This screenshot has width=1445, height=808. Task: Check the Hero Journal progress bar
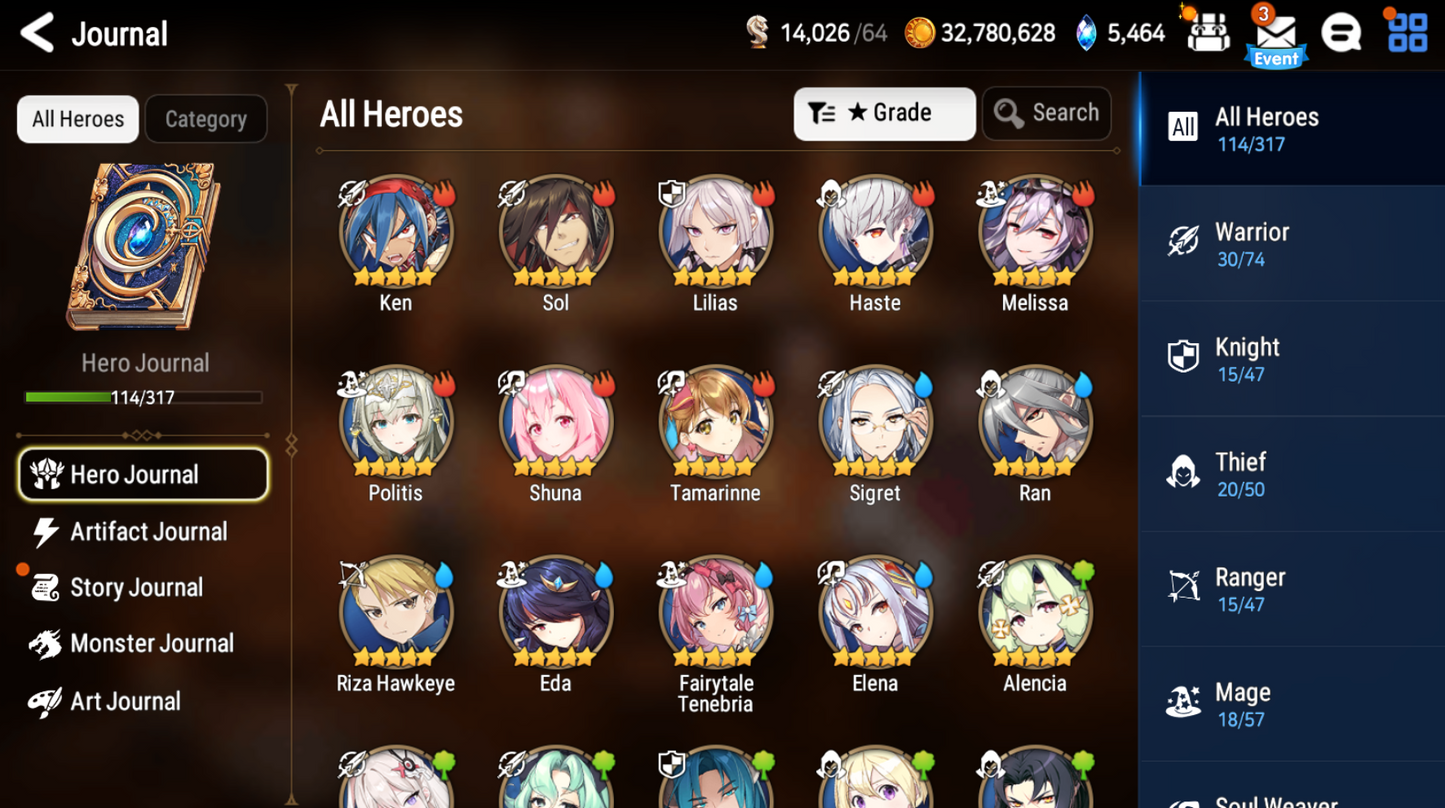[x=144, y=398]
